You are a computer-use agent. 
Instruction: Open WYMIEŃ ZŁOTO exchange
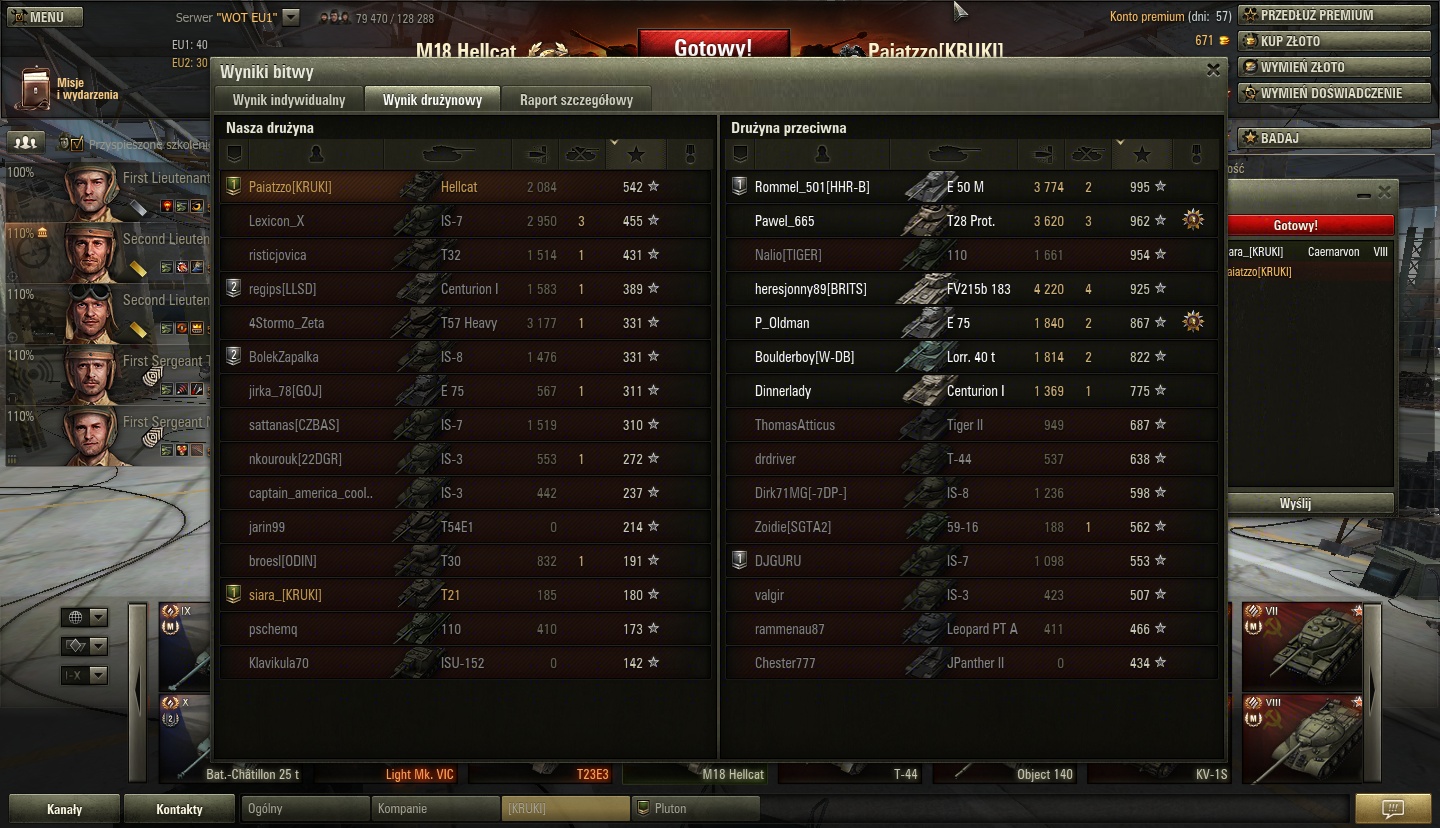(x=1335, y=67)
